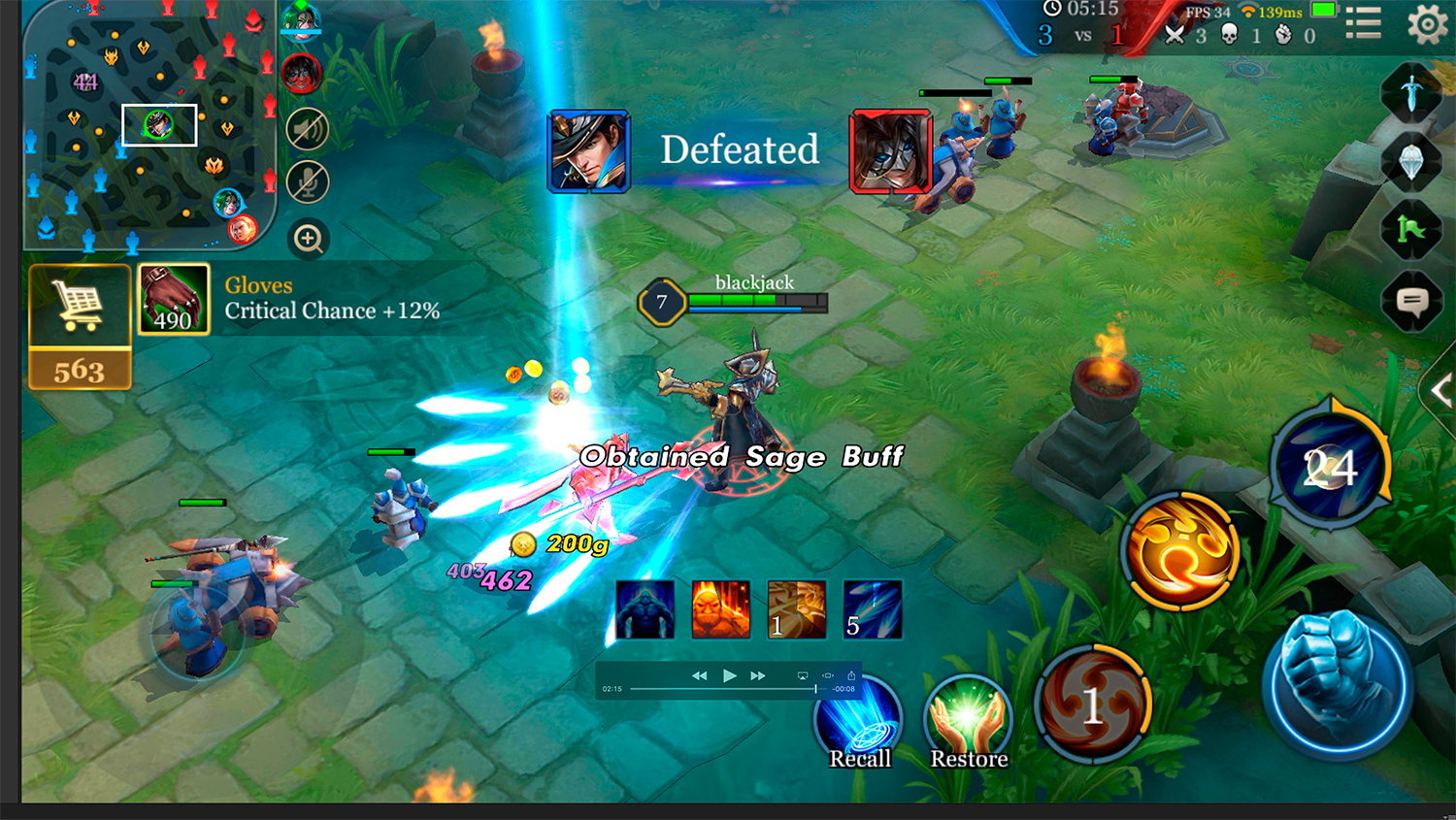Toggle the speaker mute button
The height and width of the screenshot is (820, 1456).
[308, 129]
